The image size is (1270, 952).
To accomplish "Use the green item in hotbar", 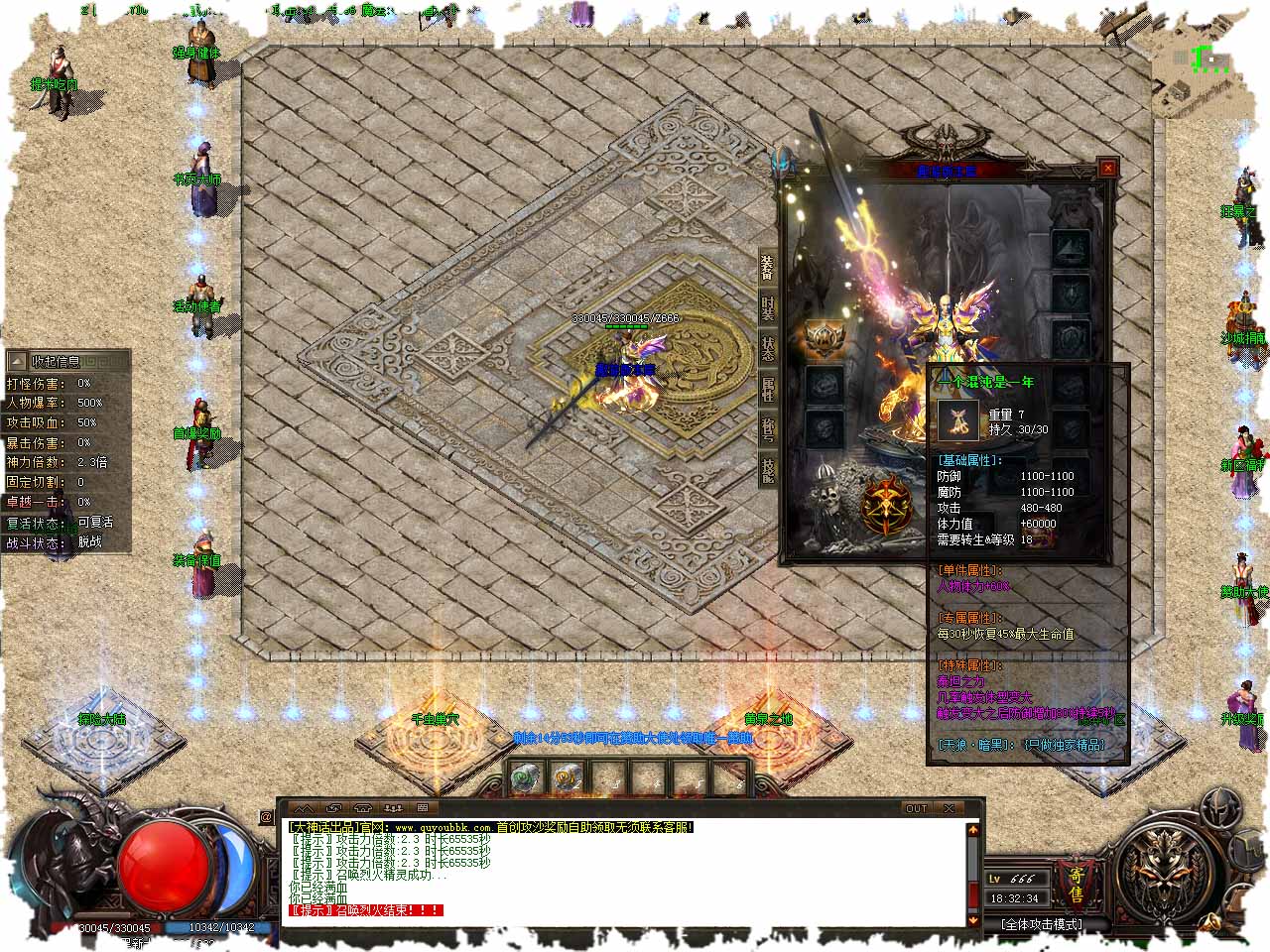I will 525,779.
